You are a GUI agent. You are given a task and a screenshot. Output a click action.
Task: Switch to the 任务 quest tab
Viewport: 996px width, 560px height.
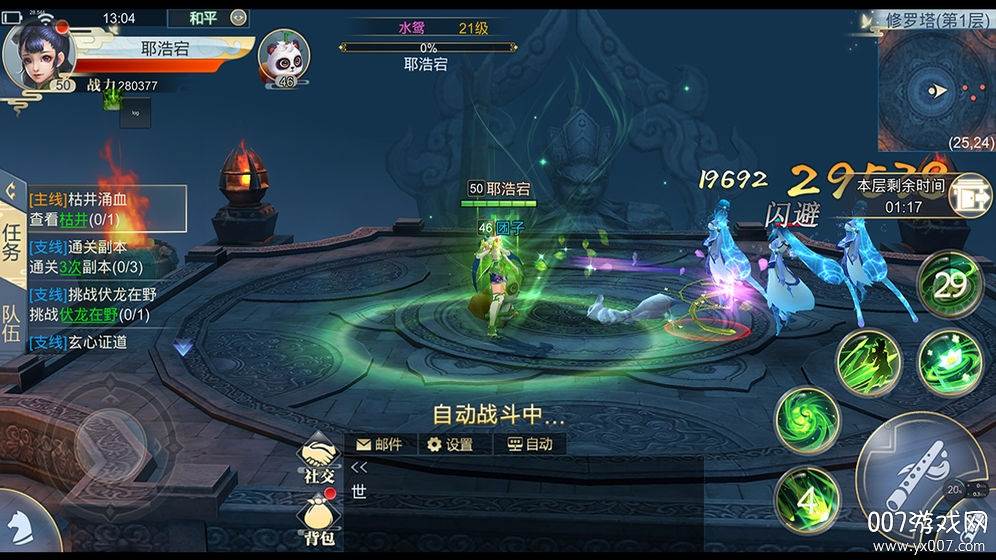(x=12, y=241)
